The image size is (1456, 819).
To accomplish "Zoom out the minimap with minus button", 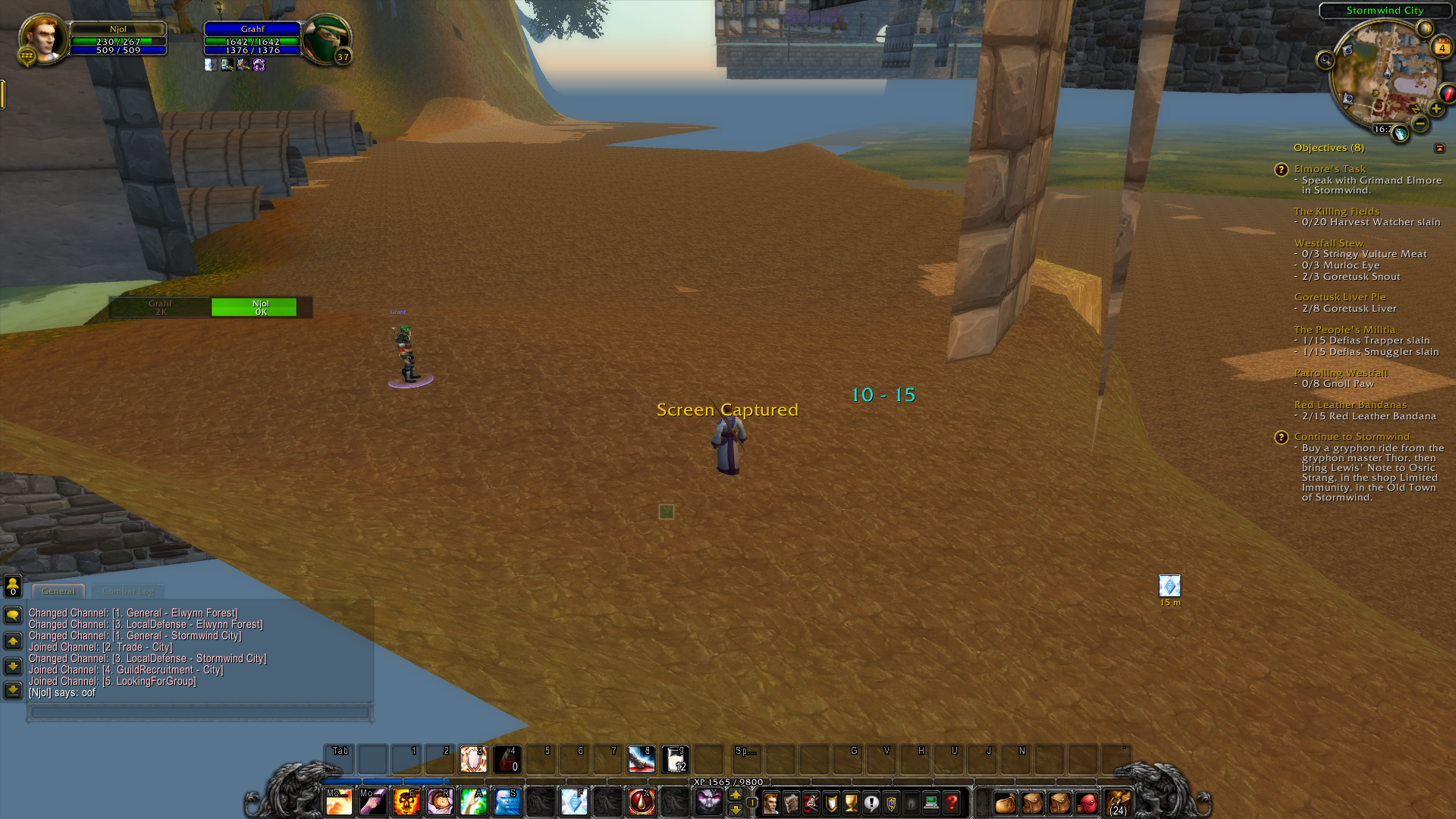I will coord(1419,124).
